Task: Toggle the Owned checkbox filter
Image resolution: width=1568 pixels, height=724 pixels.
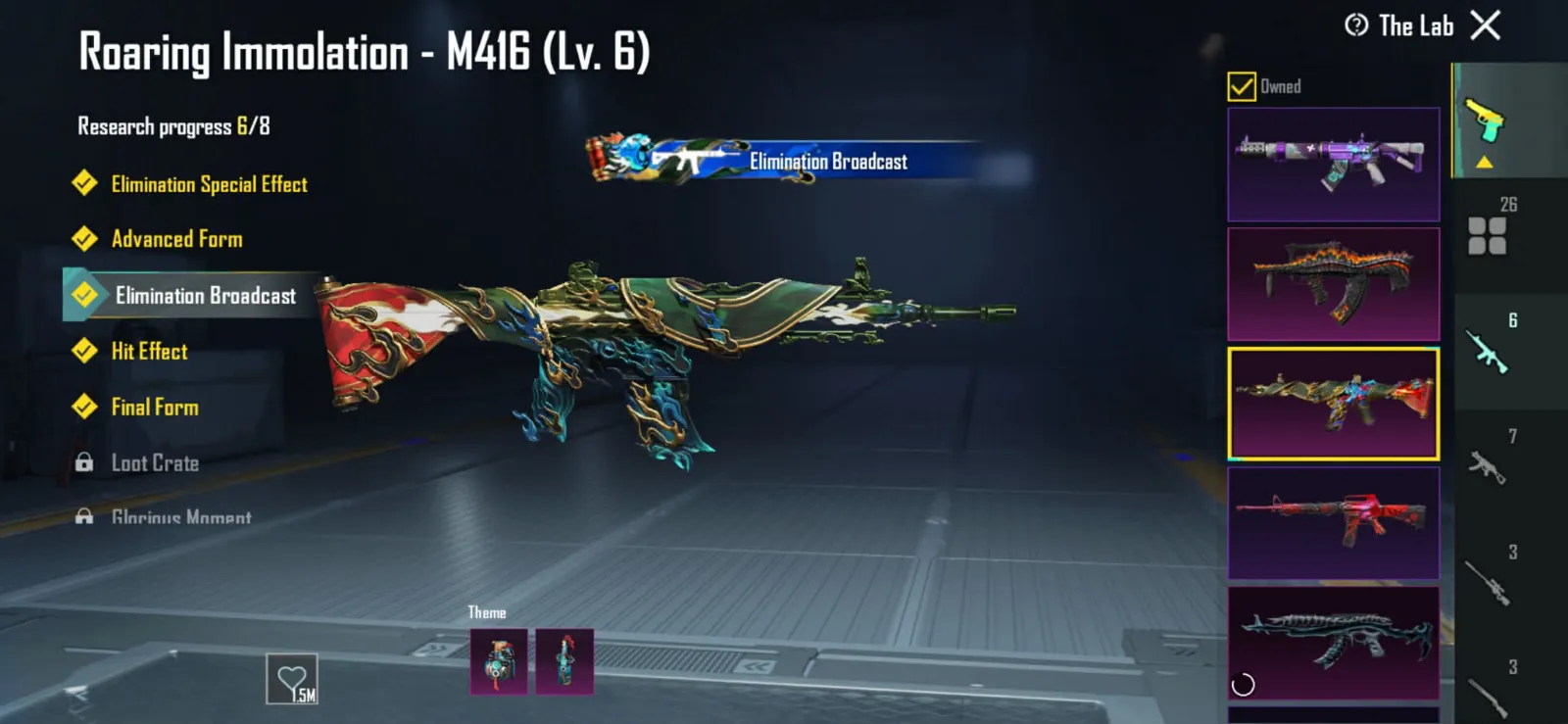Action: (x=1242, y=87)
